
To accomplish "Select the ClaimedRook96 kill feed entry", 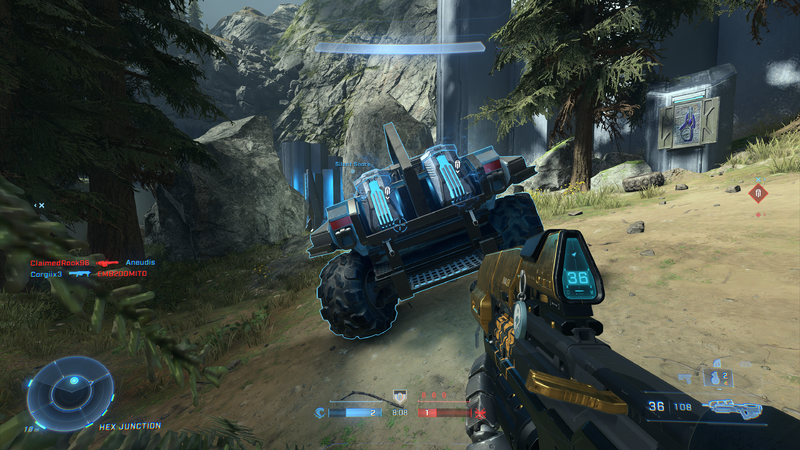I will point(60,261).
